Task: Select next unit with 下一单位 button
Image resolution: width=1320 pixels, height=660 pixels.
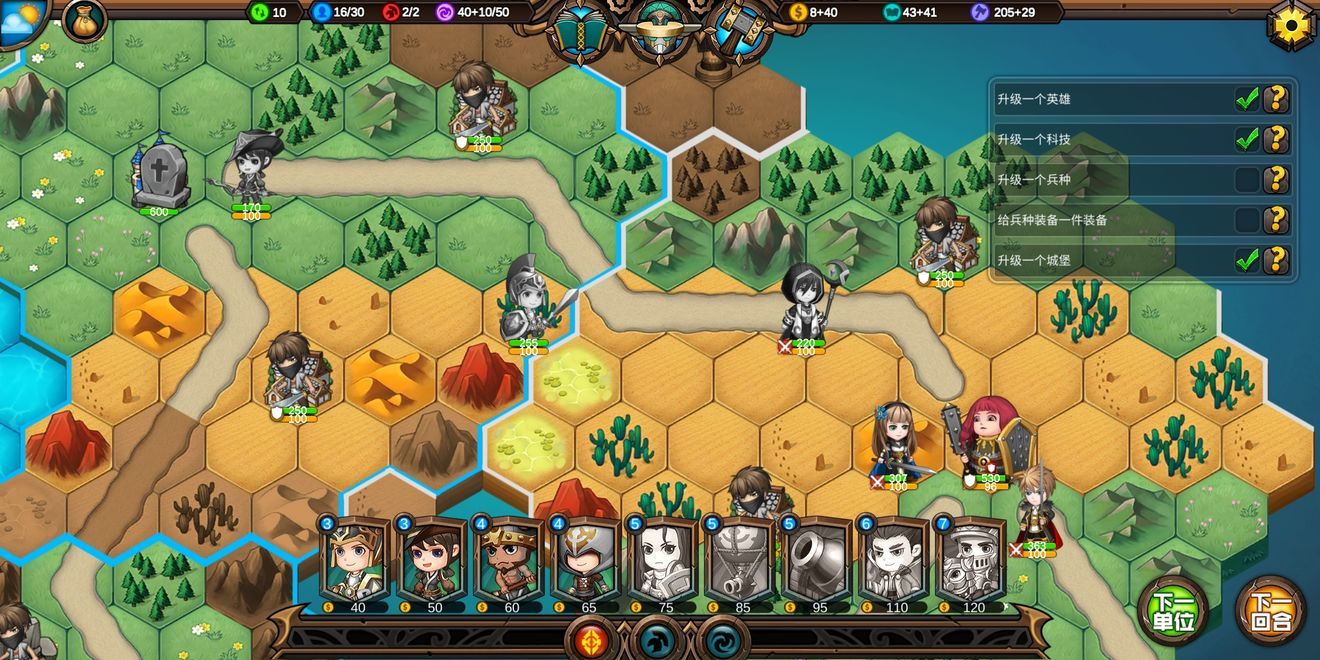Action: pos(1173,611)
